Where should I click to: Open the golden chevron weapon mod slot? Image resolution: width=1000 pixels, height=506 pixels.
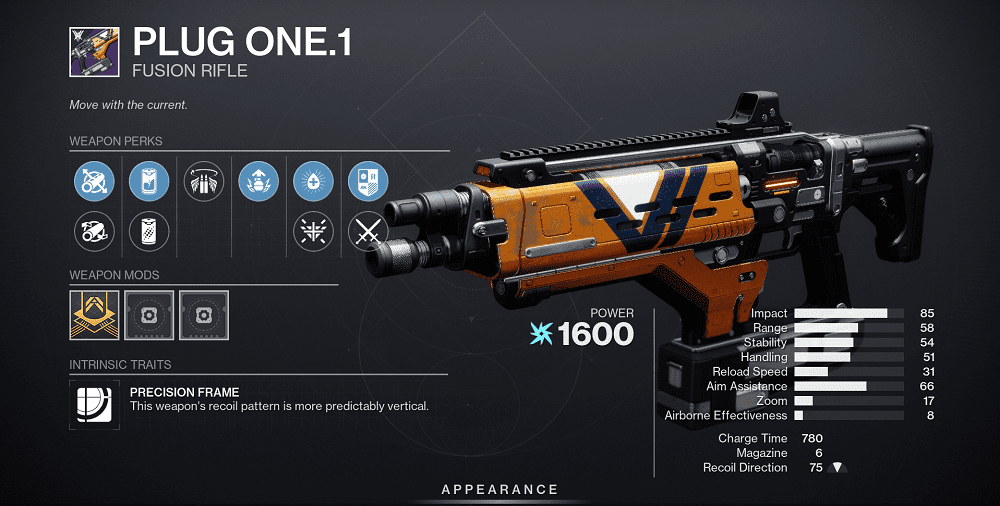click(x=95, y=315)
